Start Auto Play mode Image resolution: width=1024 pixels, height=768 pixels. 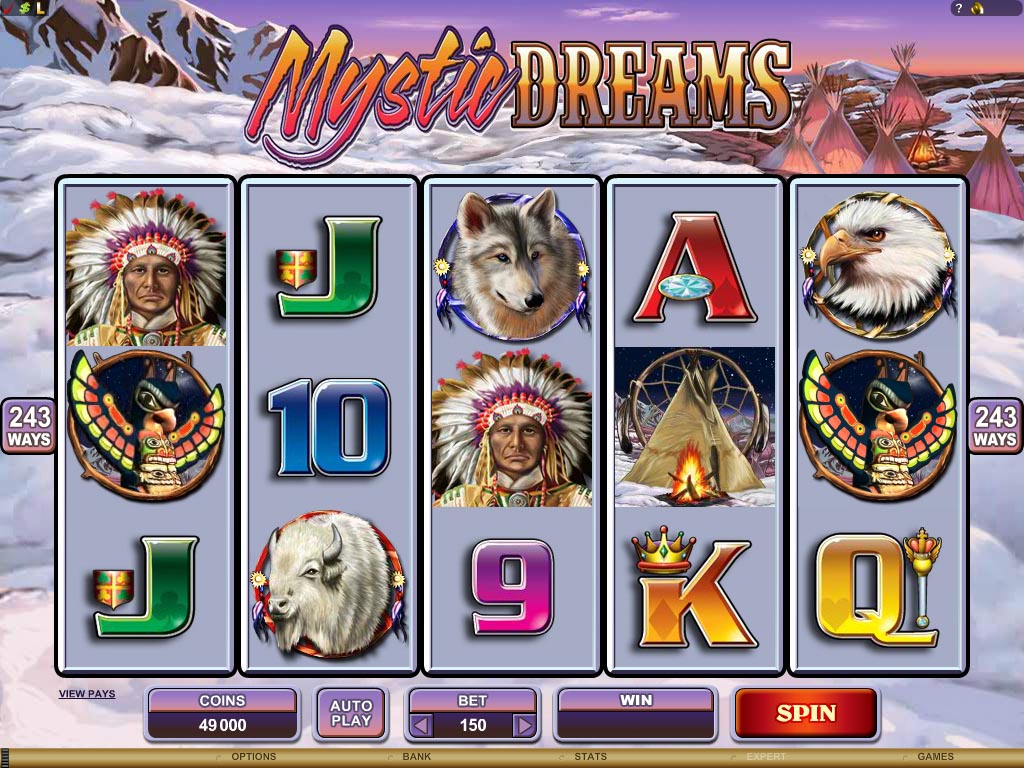350,713
